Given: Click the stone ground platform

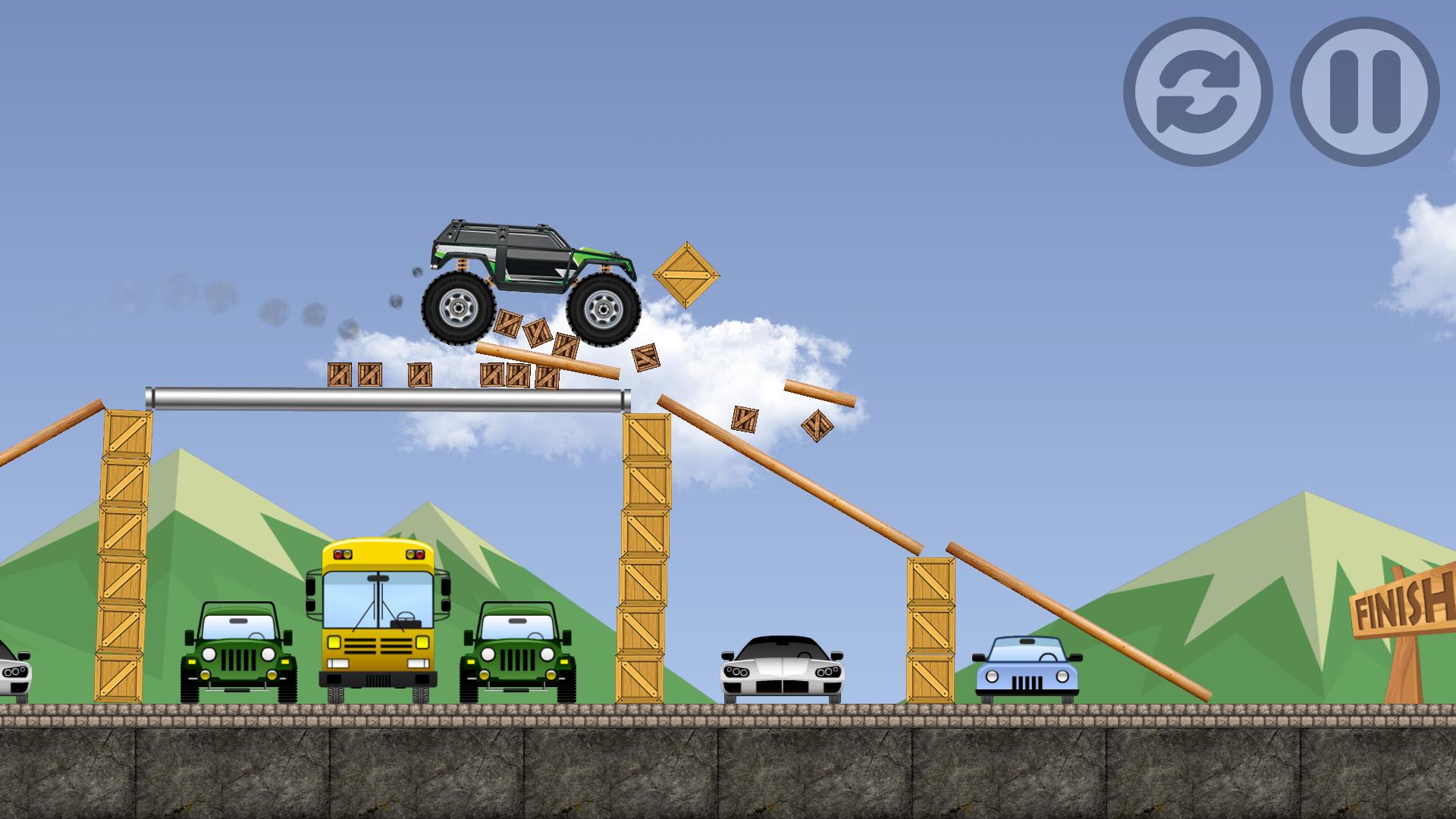Looking at the screenshot, I should [x=728, y=758].
